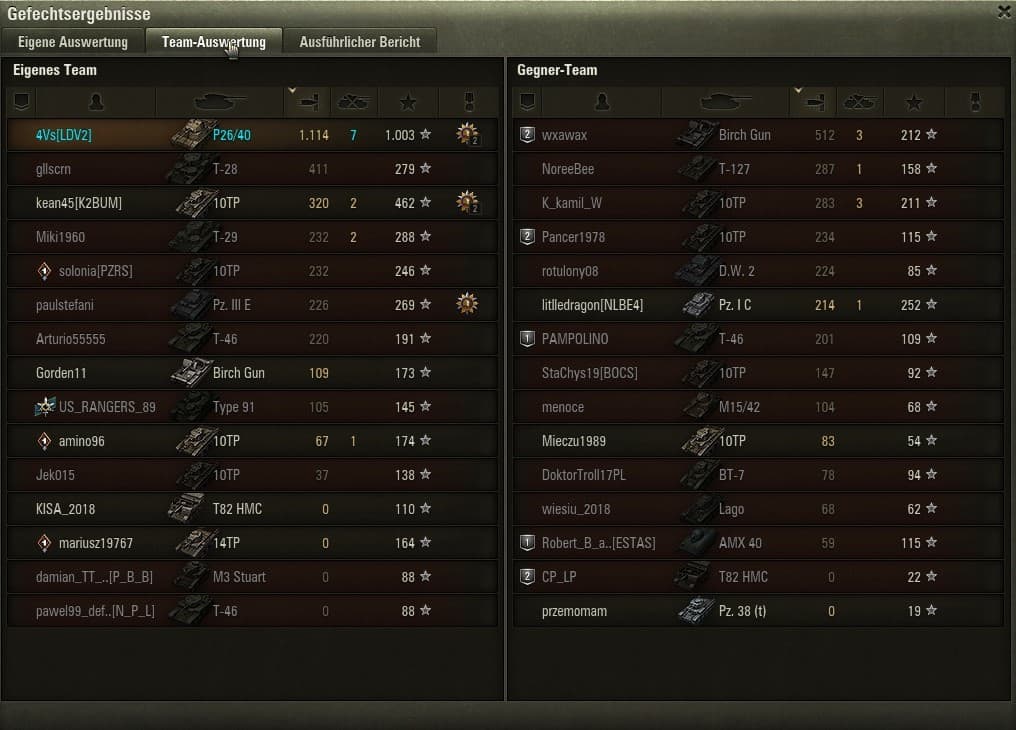Switch to the Eigene Auswertung tab

coord(73,42)
